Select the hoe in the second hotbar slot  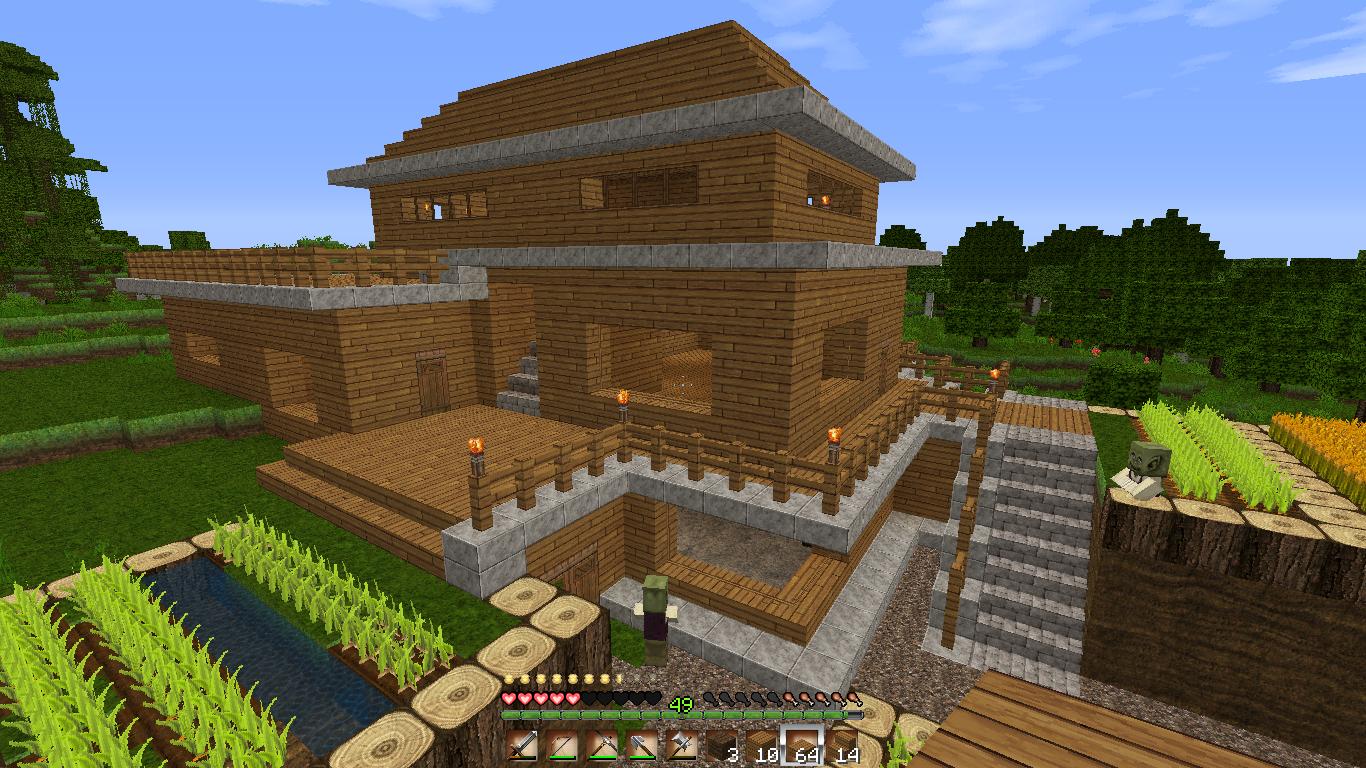[x=561, y=745]
